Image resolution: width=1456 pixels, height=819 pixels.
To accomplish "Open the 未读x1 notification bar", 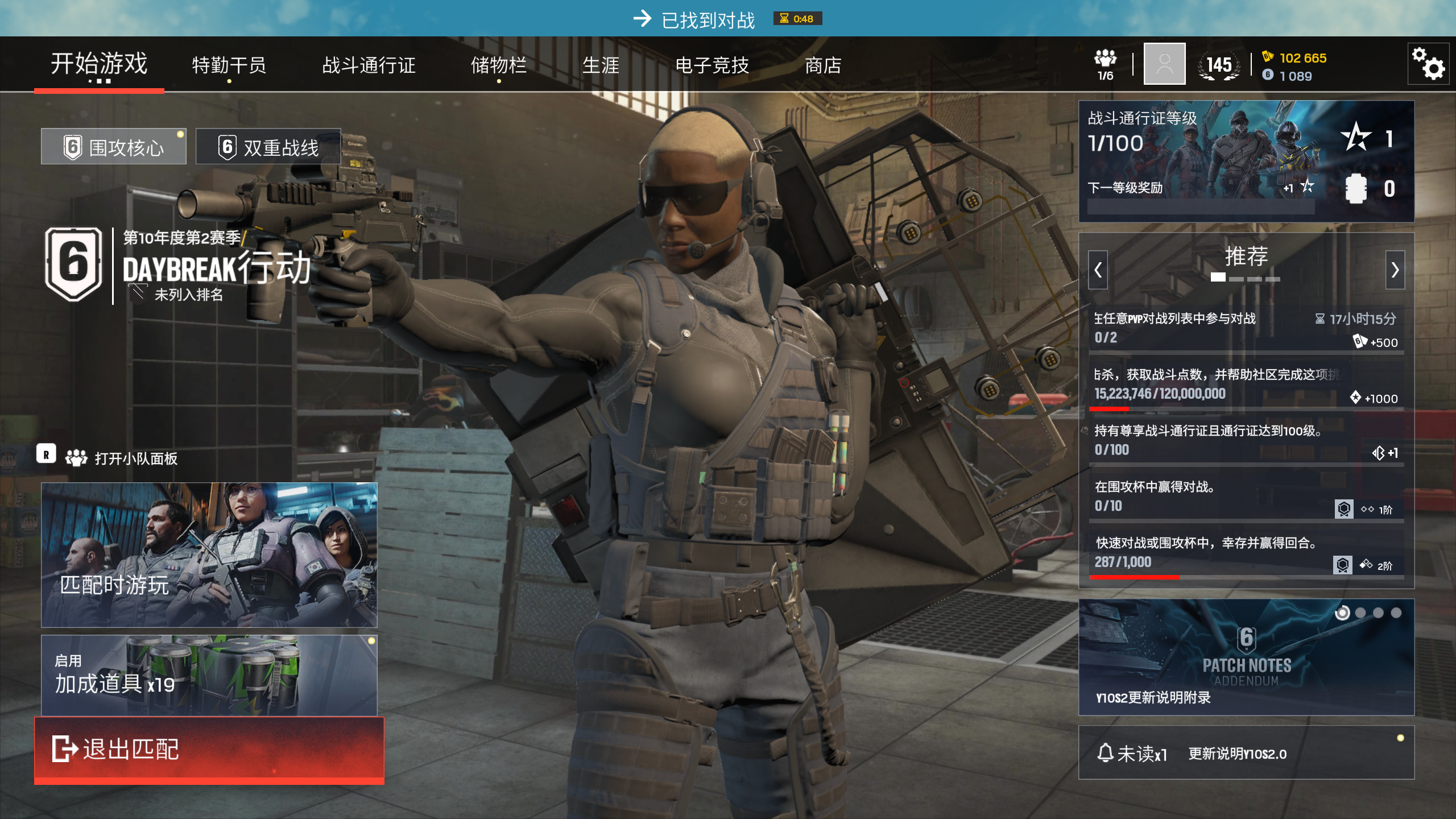I will (1246, 752).
